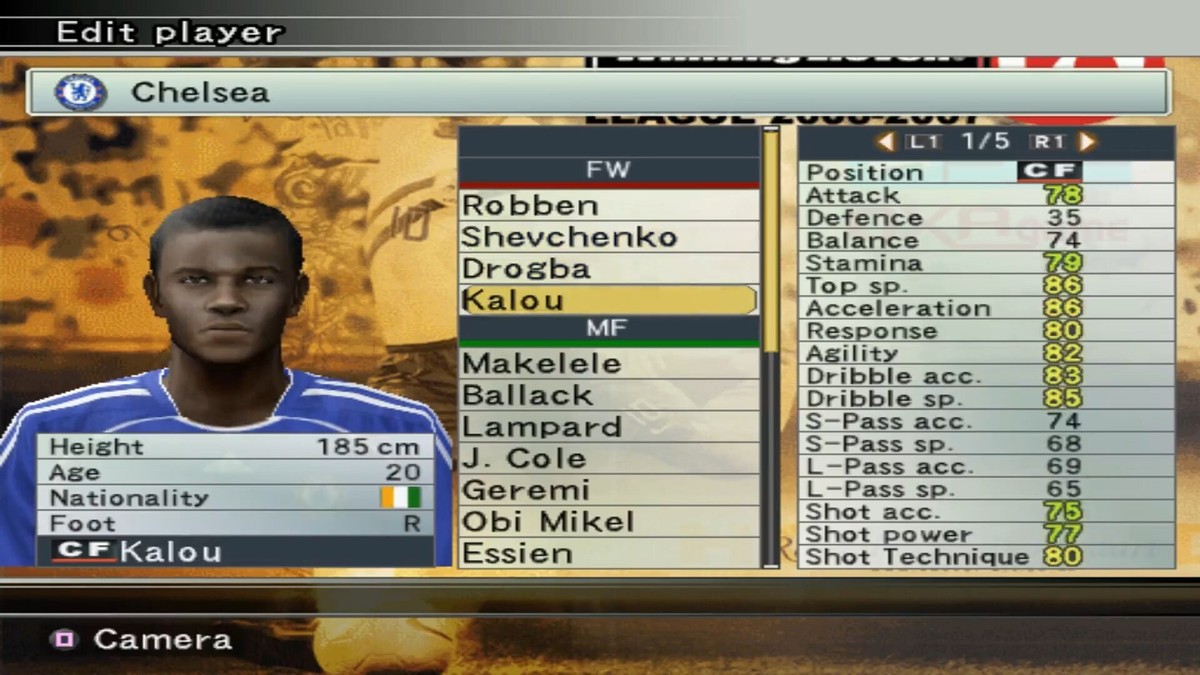Select the Attack stat row

985,195
